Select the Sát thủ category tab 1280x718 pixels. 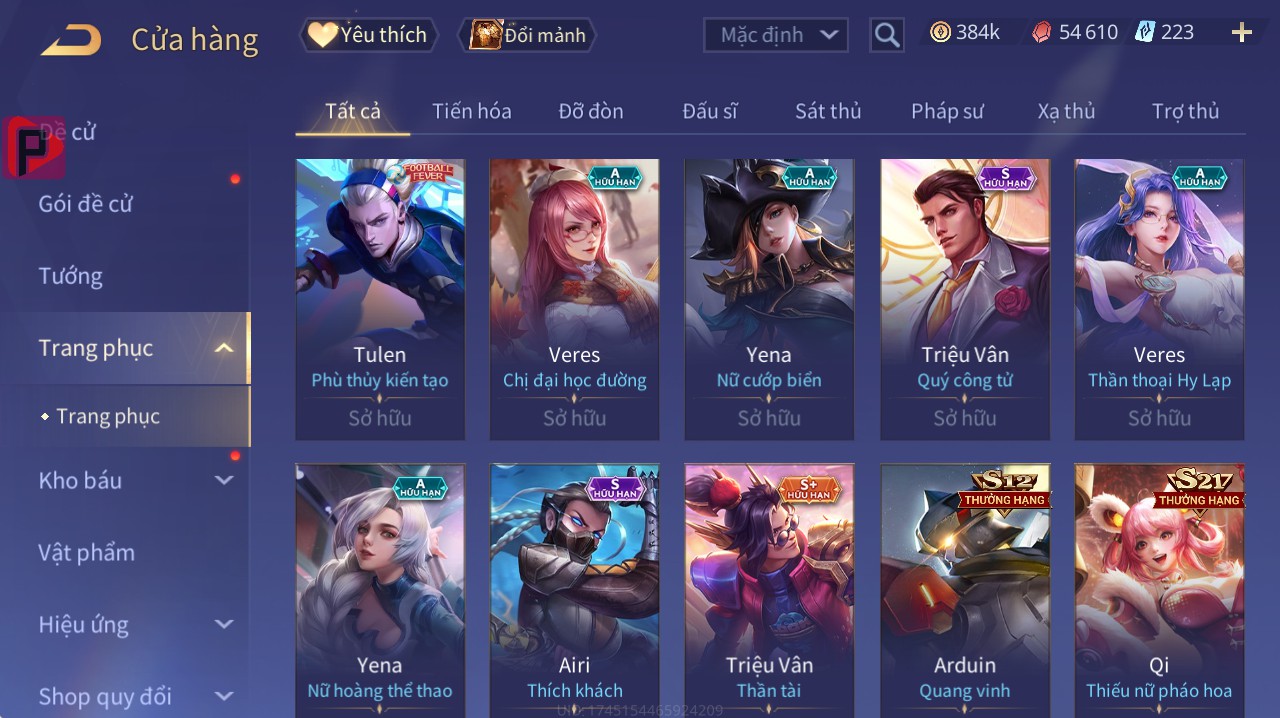pyautogui.click(x=828, y=111)
